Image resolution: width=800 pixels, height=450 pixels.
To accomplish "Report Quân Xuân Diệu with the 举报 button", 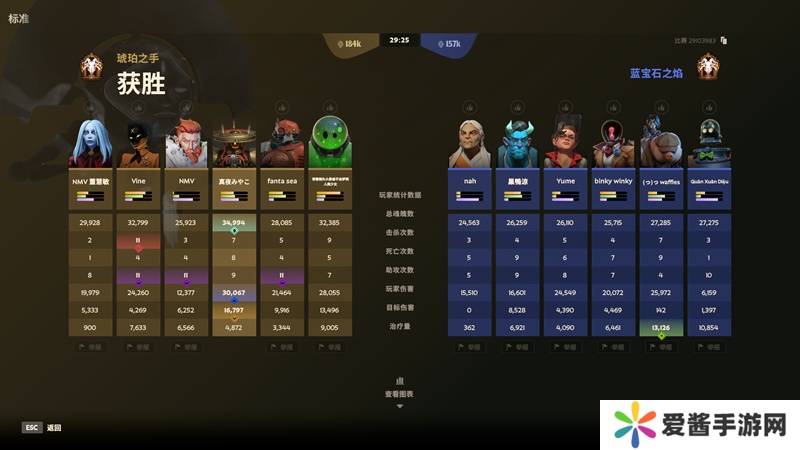I will [x=708, y=347].
